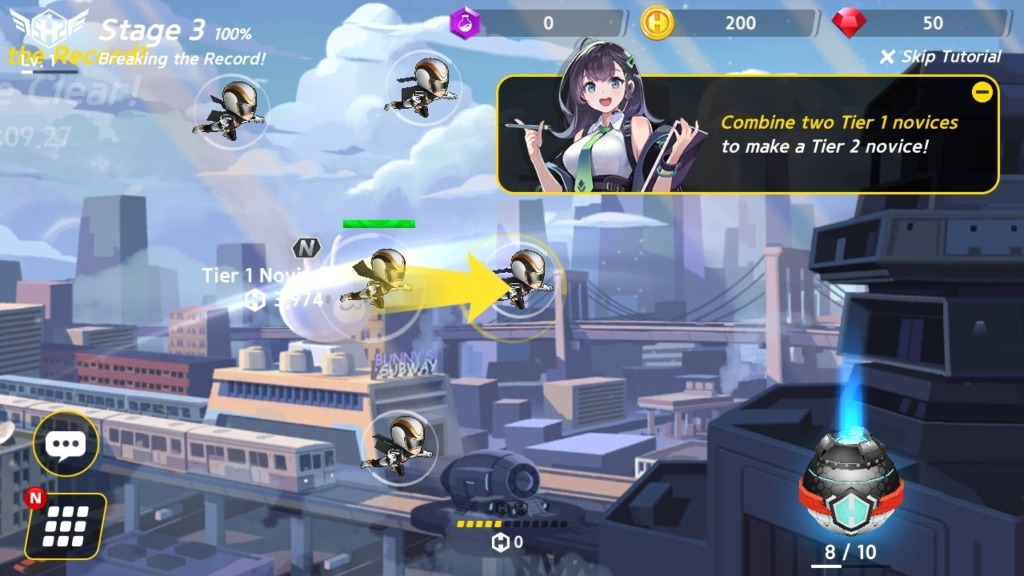Click the gold coin currency icon

click(x=657, y=23)
